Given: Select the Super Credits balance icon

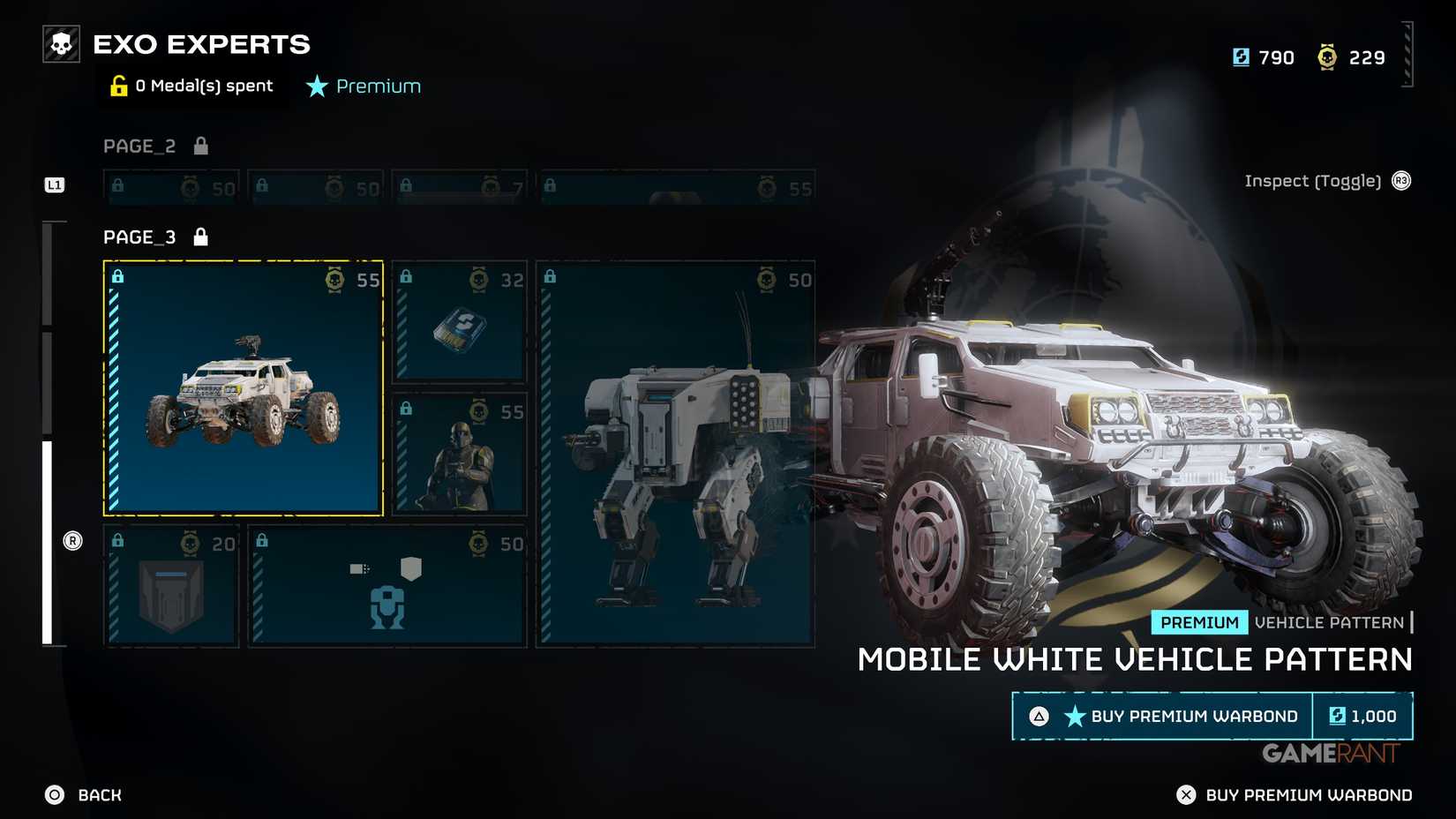Looking at the screenshot, I should click(1241, 56).
